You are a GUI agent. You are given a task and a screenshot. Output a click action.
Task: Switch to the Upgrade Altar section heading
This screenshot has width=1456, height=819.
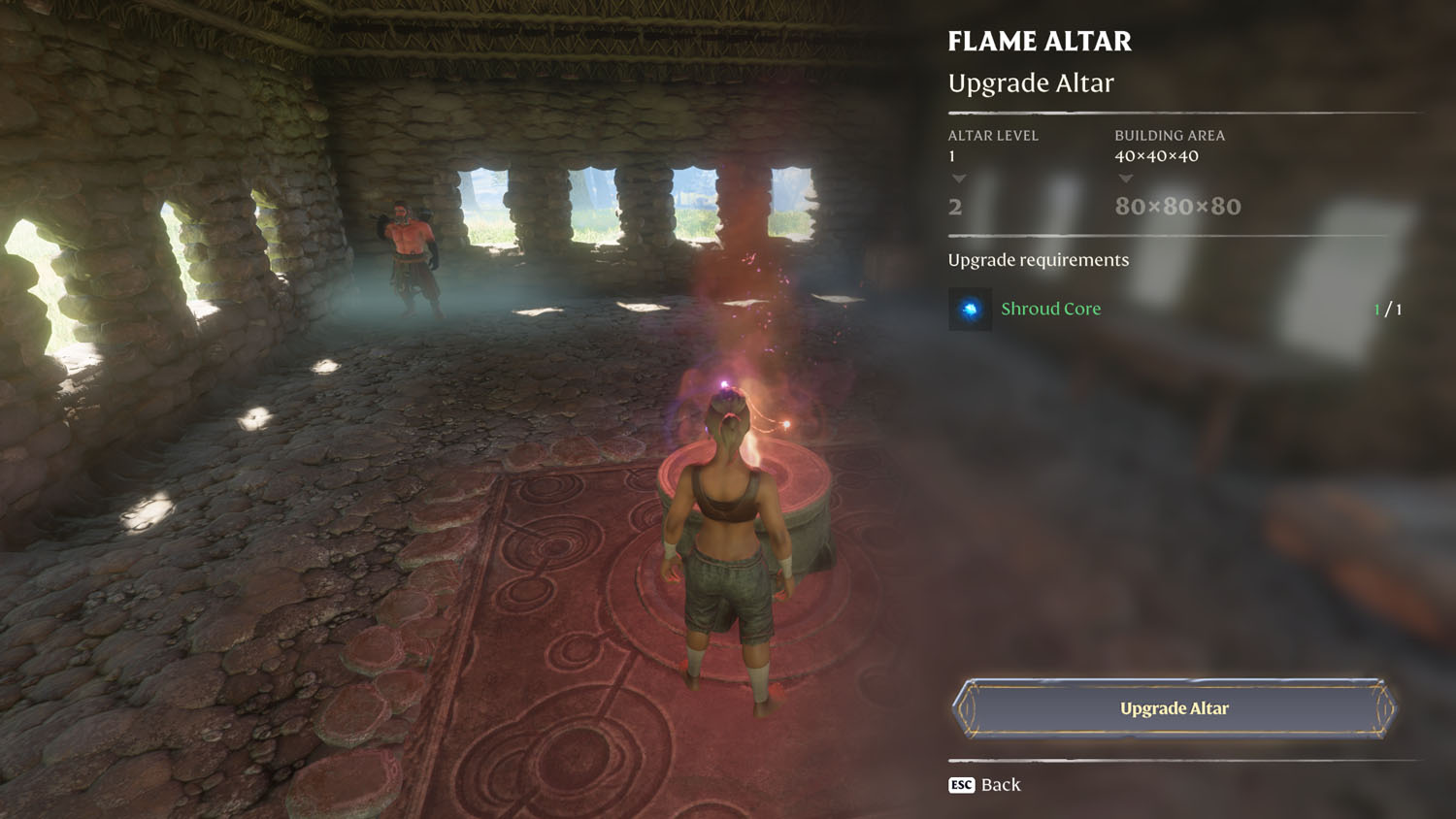tap(1032, 82)
